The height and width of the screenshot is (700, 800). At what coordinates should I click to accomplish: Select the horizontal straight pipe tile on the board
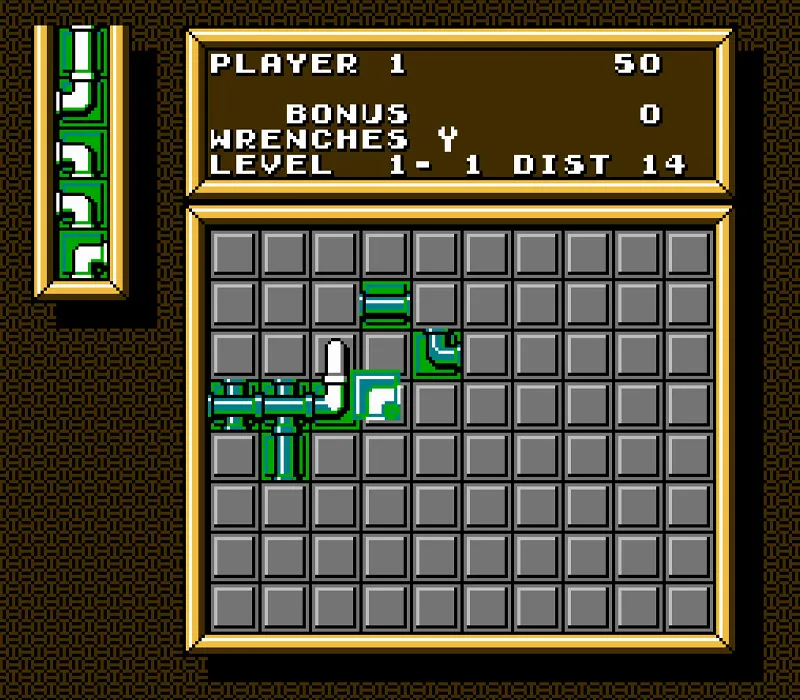coord(385,304)
